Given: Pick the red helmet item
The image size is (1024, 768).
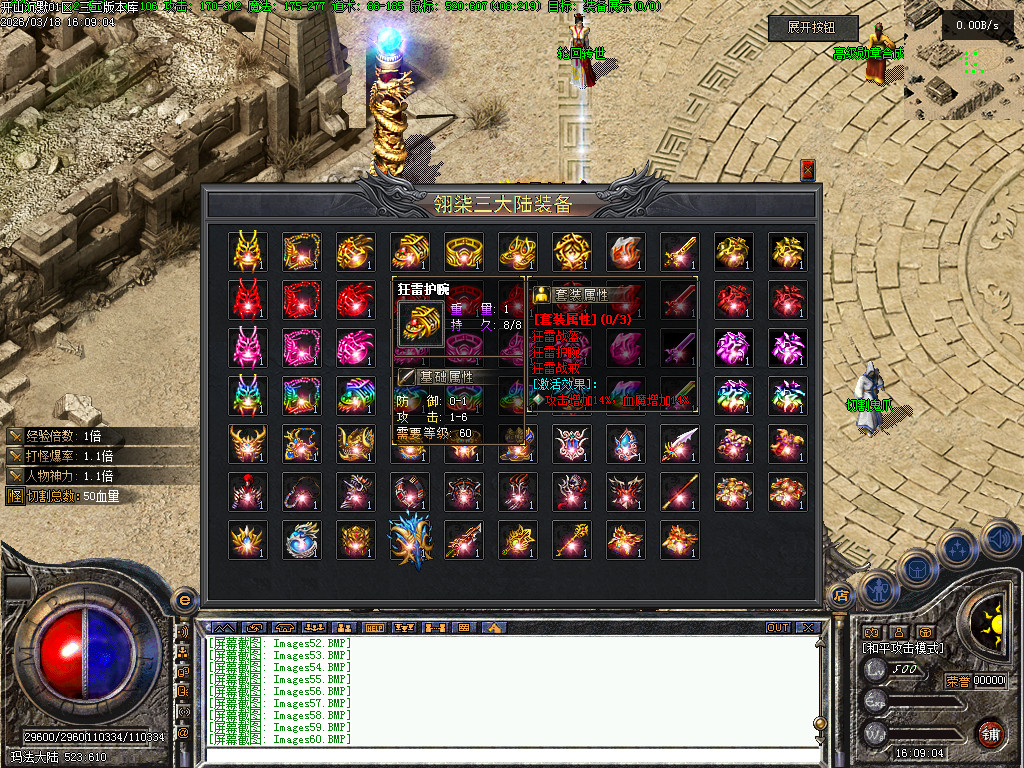Looking at the screenshot, I should click(247, 300).
